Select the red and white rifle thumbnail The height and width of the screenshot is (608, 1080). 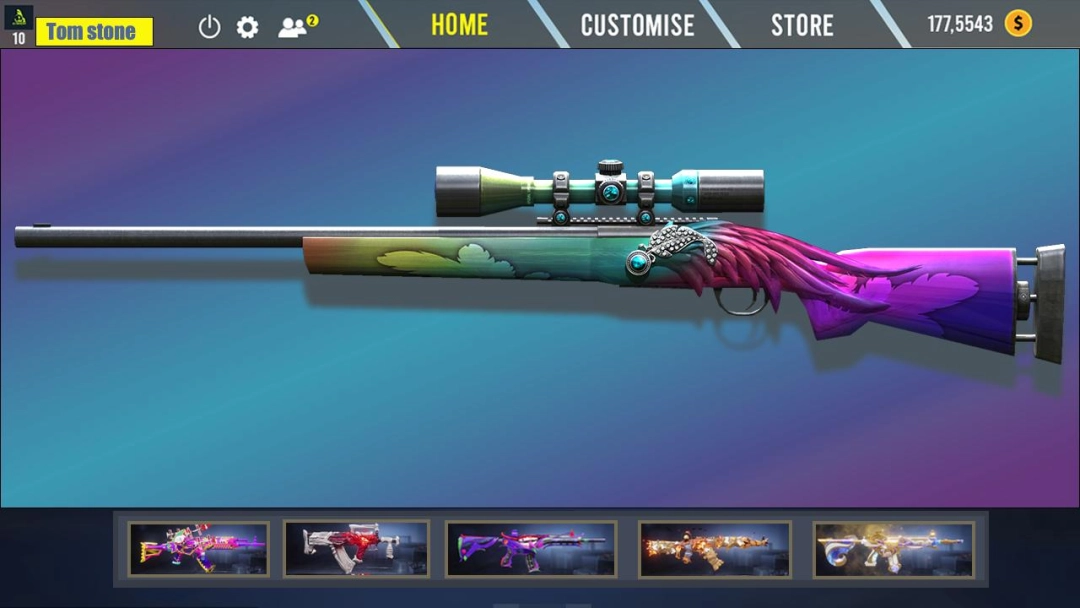tap(356, 549)
